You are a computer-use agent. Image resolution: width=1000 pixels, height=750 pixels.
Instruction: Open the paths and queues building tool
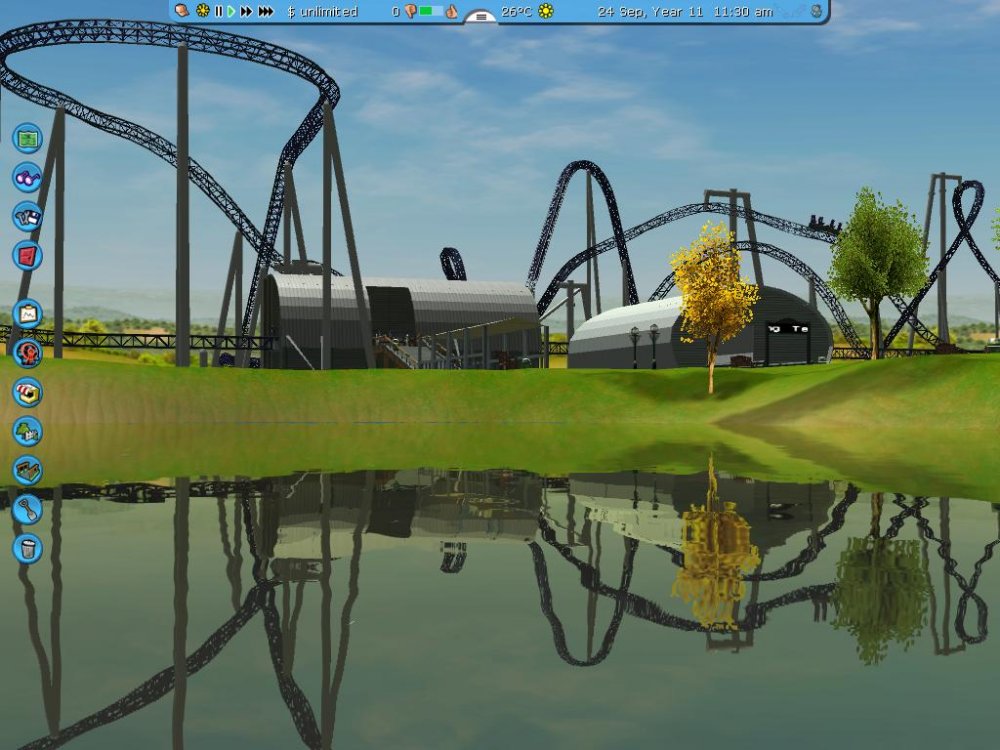pos(27,470)
